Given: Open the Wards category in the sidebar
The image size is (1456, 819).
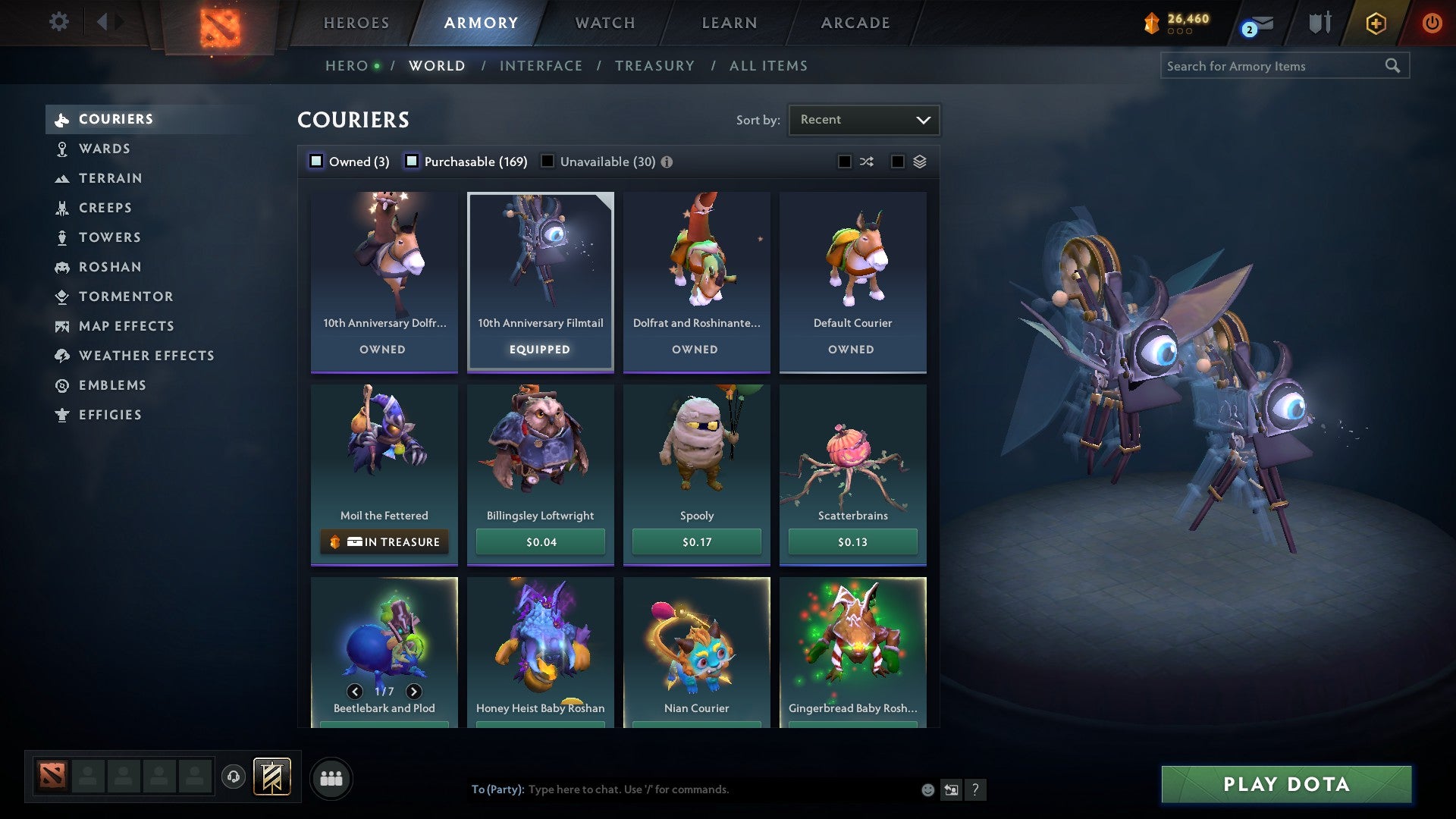Looking at the screenshot, I should [104, 149].
